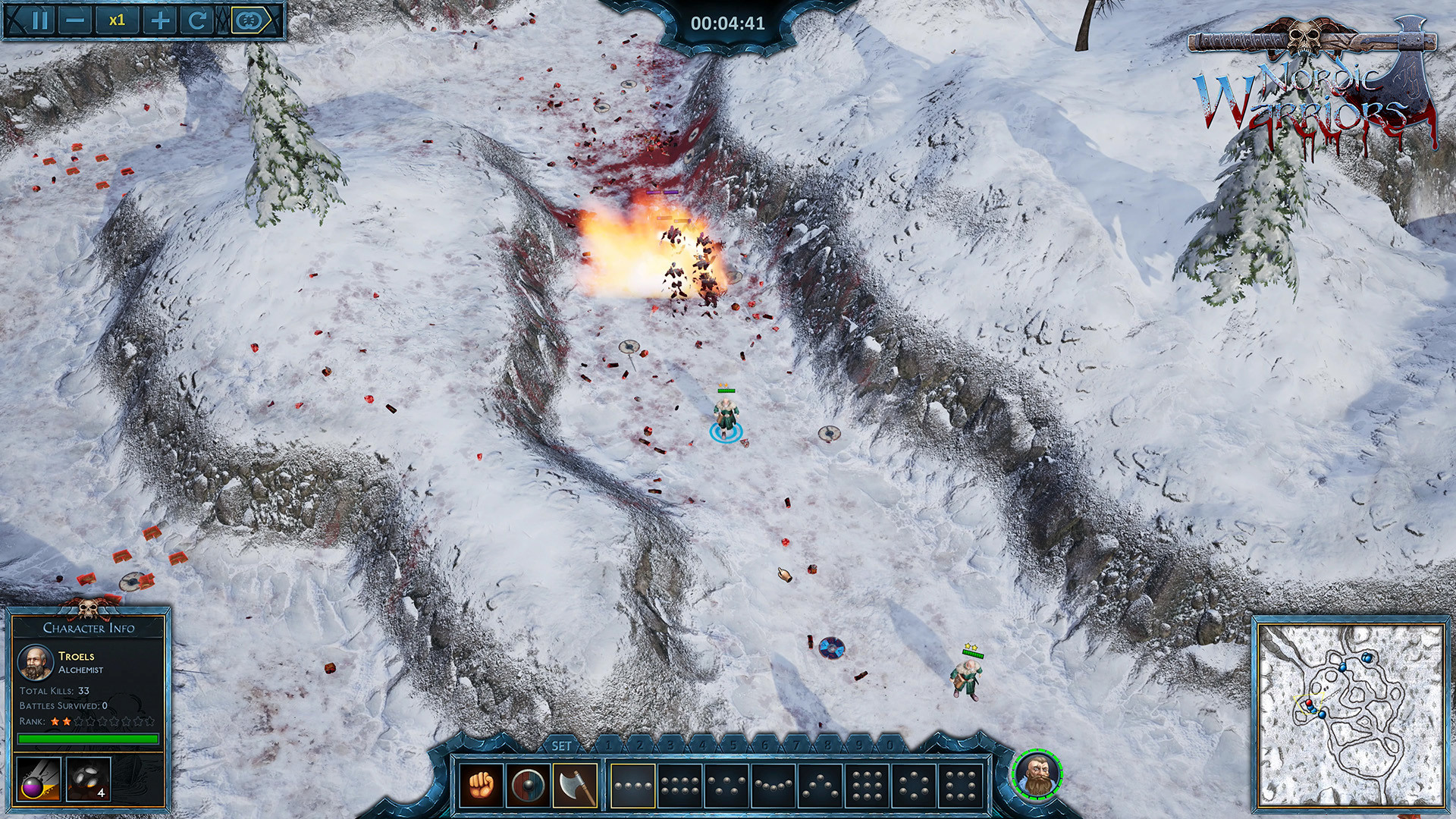Choose the last formation slot labeled 0
The width and height of the screenshot is (1456, 819).
point(962,785)
